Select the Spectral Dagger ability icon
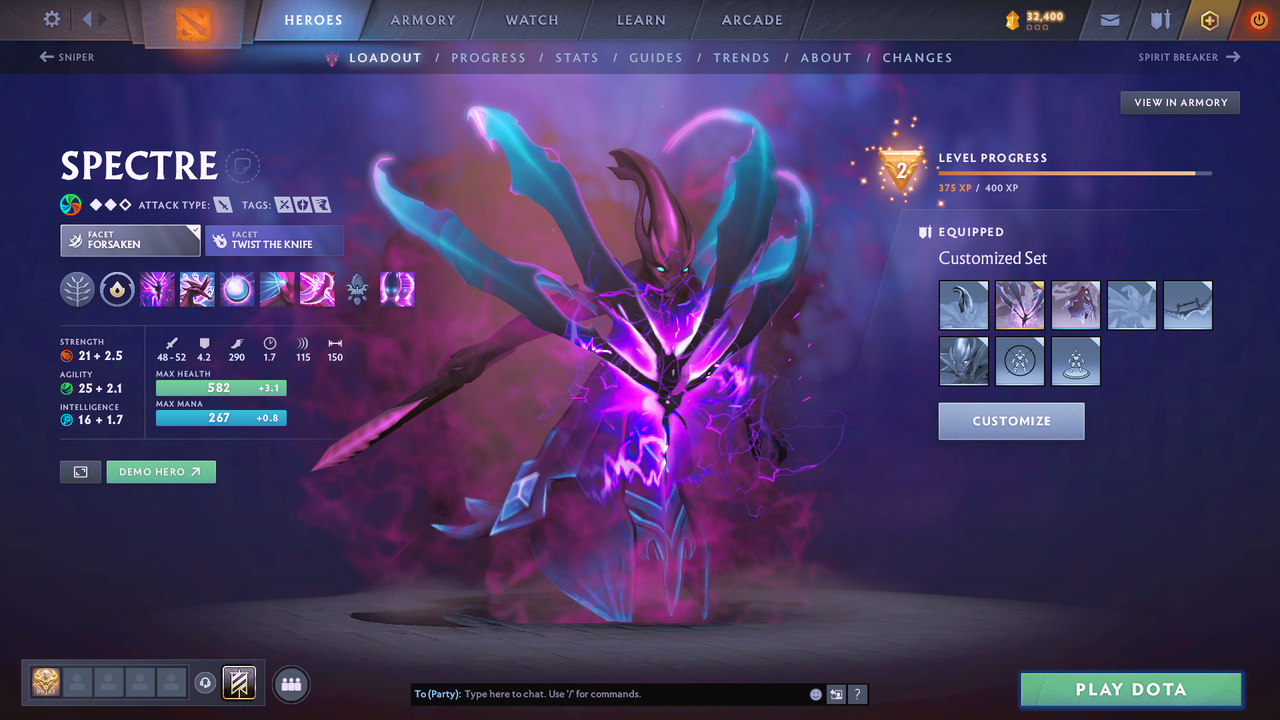Viewport: 1280px width, 720px height. tap(157, 290)
